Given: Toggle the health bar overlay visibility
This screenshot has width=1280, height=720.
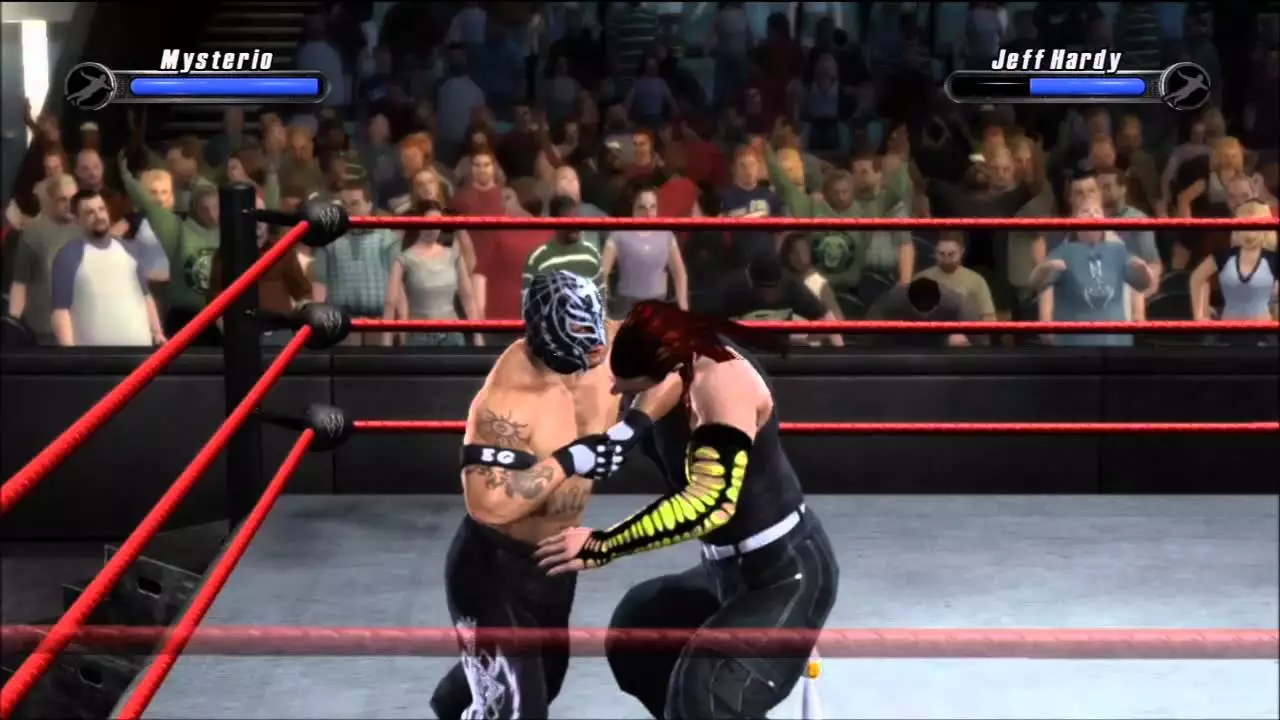Looking at the screenshot, I should tap(224, 87).
